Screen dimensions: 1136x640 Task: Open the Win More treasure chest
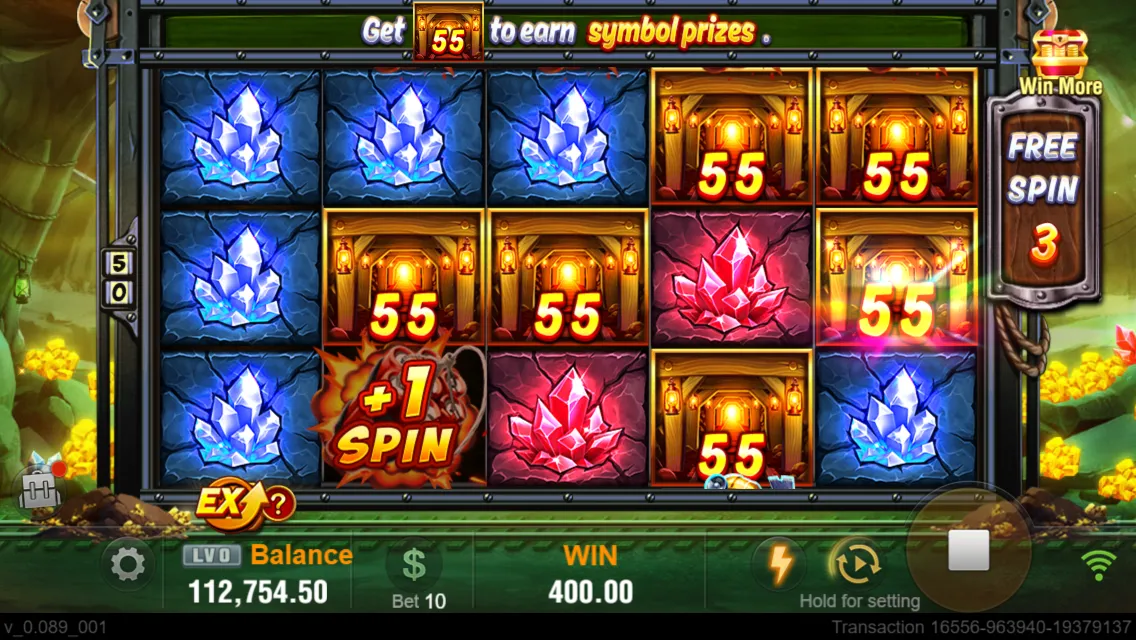tap(1059, 55)
